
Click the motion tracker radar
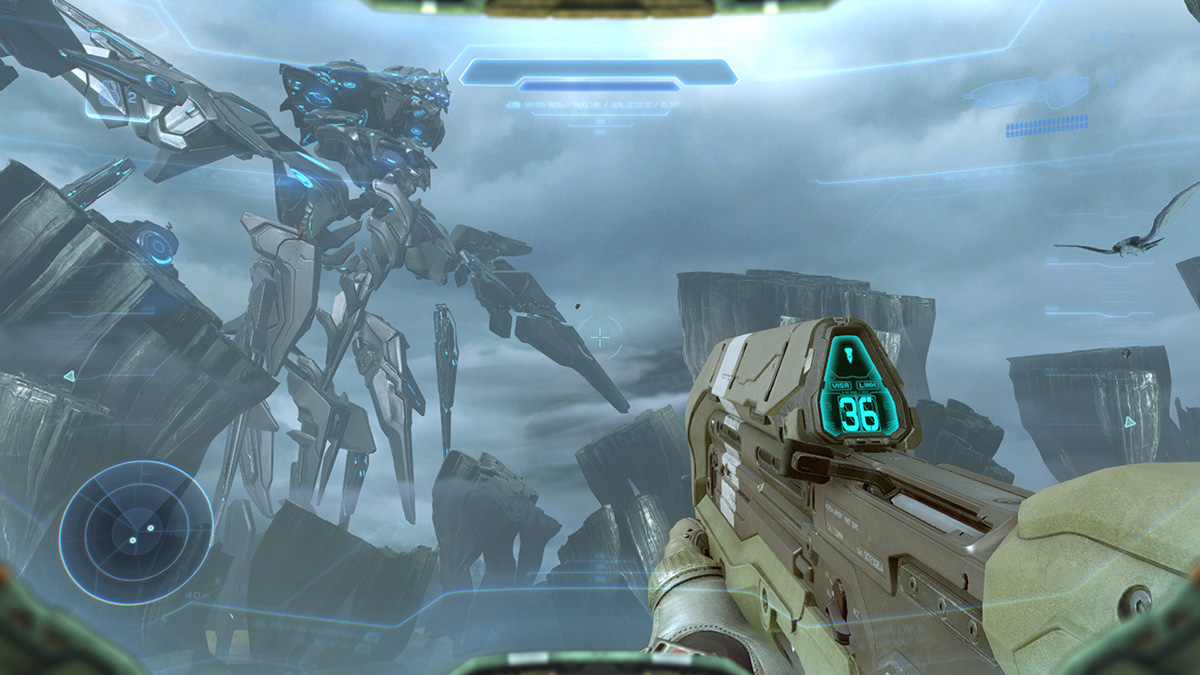pos(135,531)
